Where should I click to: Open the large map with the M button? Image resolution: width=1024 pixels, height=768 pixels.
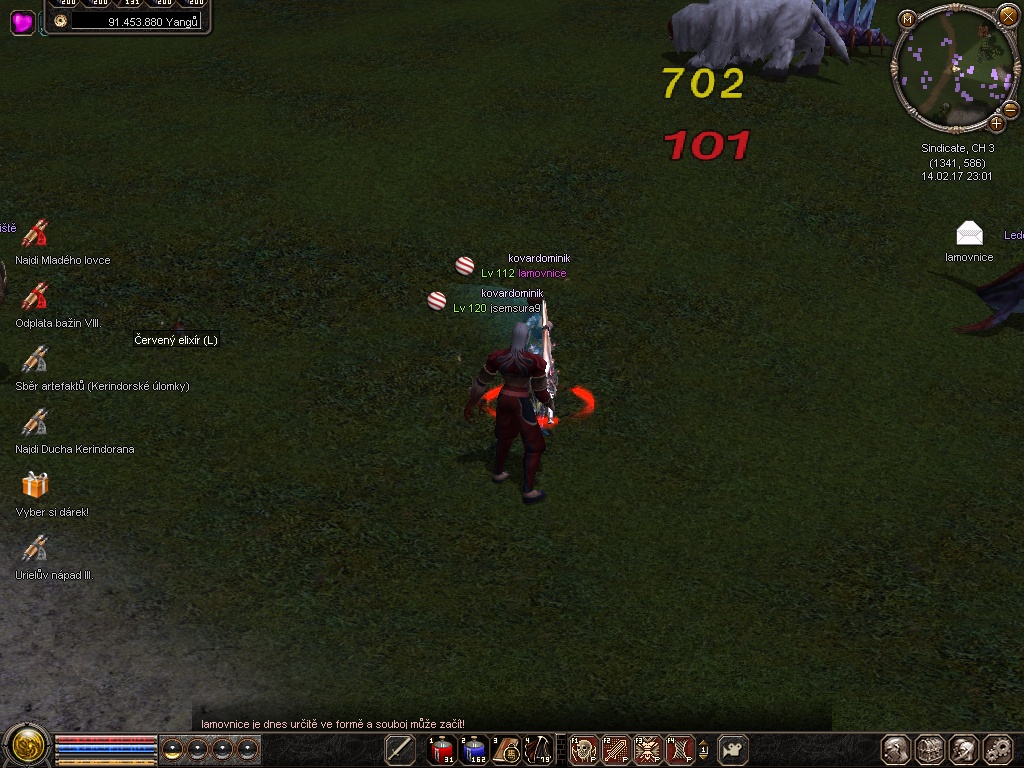click(x=907, y=19)
